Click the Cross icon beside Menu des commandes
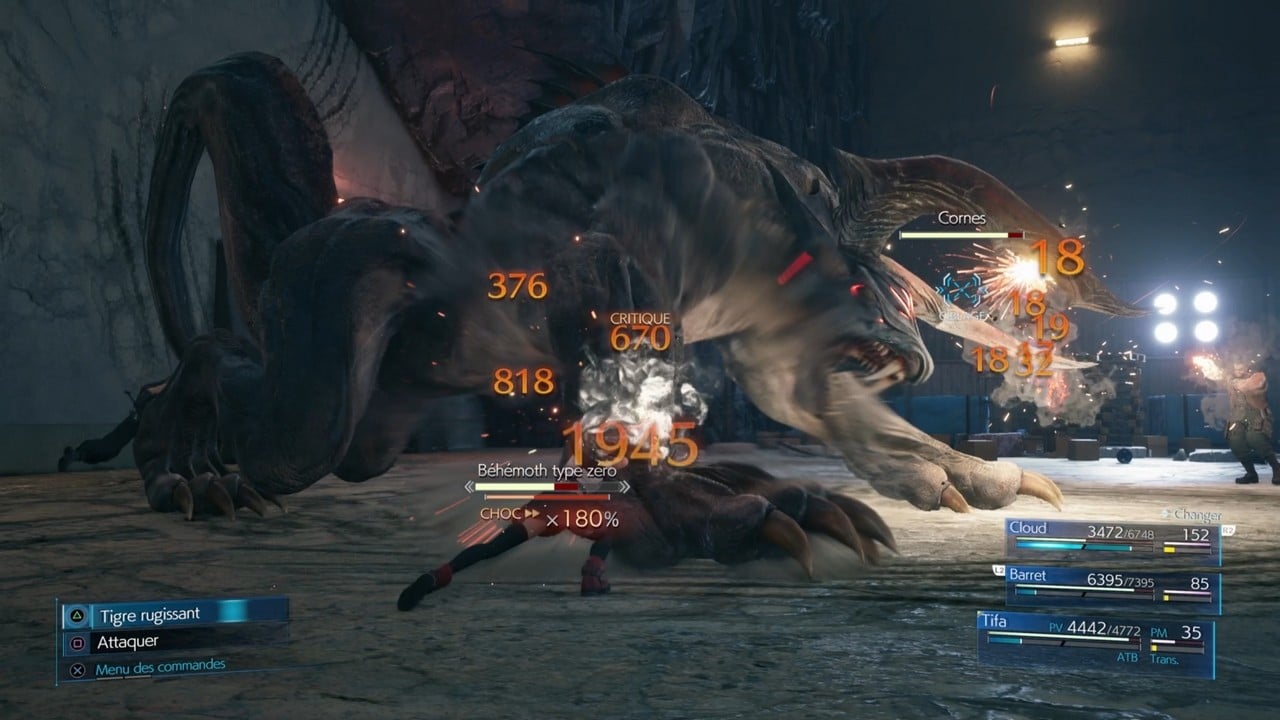The height and width of the screenshot is (720, 1280). pyautogui.click(x=78, y=667)
